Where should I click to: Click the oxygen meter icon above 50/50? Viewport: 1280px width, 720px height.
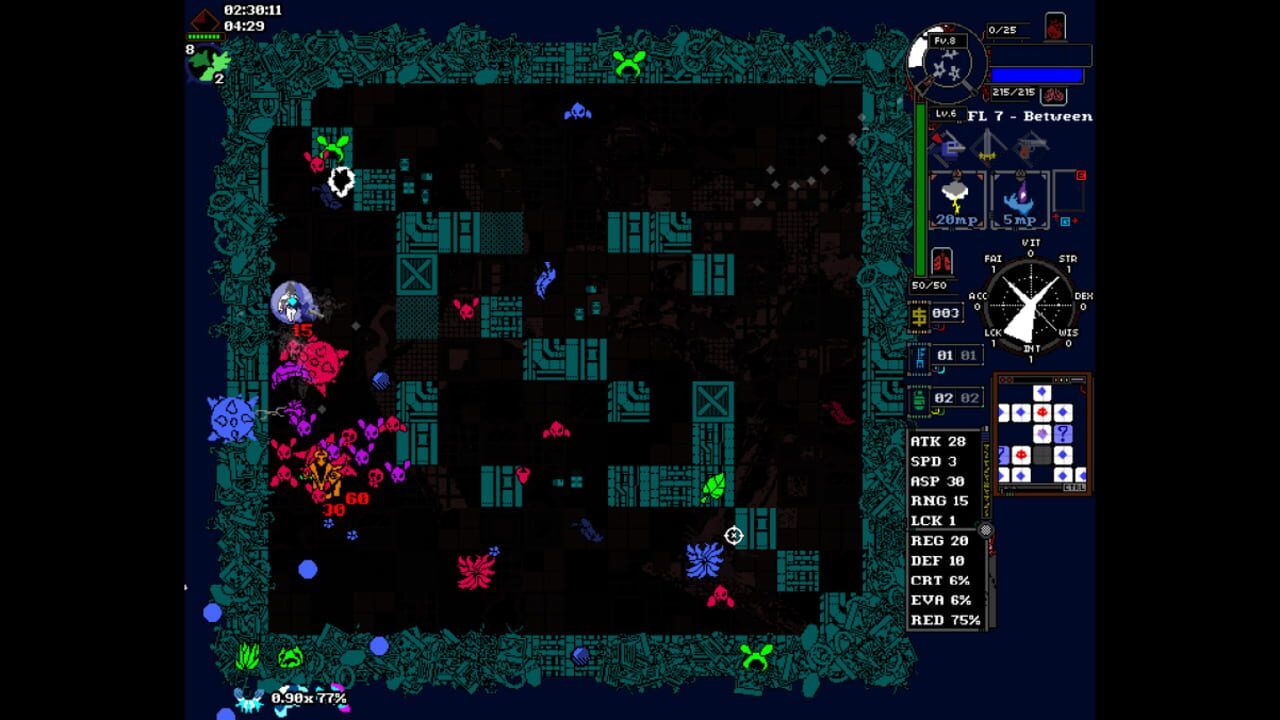[941, 261]
